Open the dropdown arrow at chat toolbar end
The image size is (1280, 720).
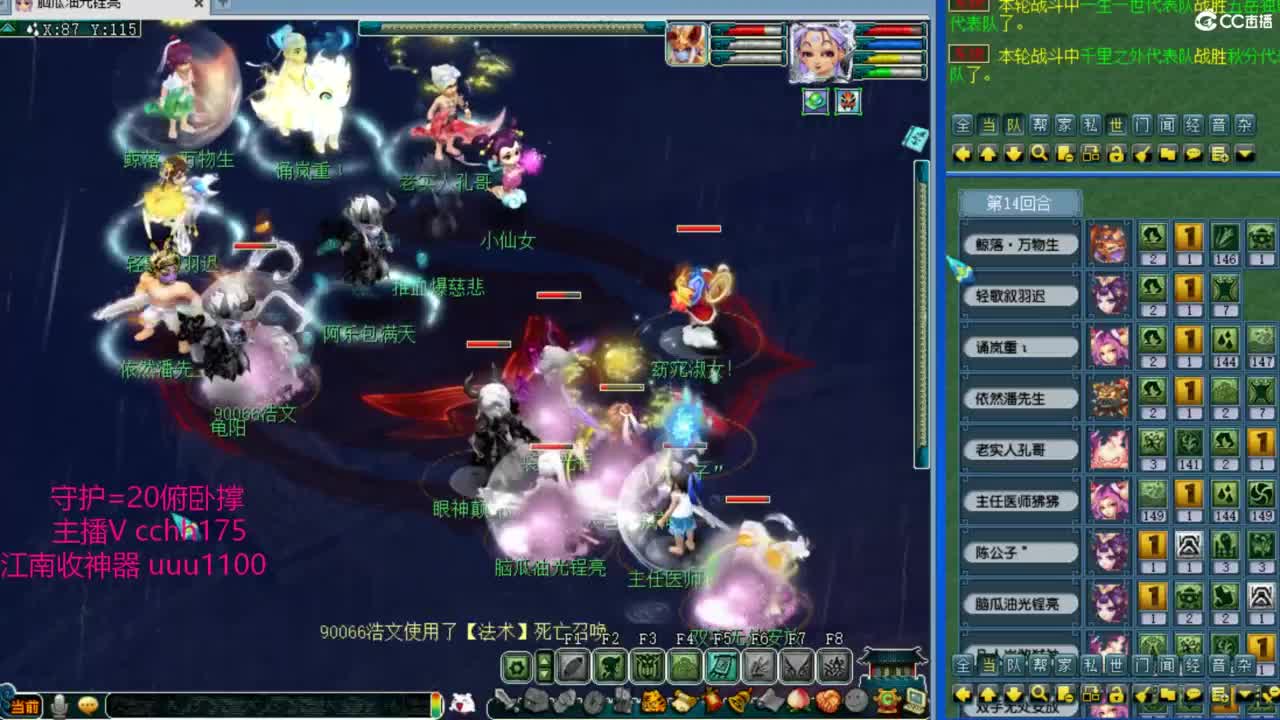pyautogui.click(x=1244, y=152)
